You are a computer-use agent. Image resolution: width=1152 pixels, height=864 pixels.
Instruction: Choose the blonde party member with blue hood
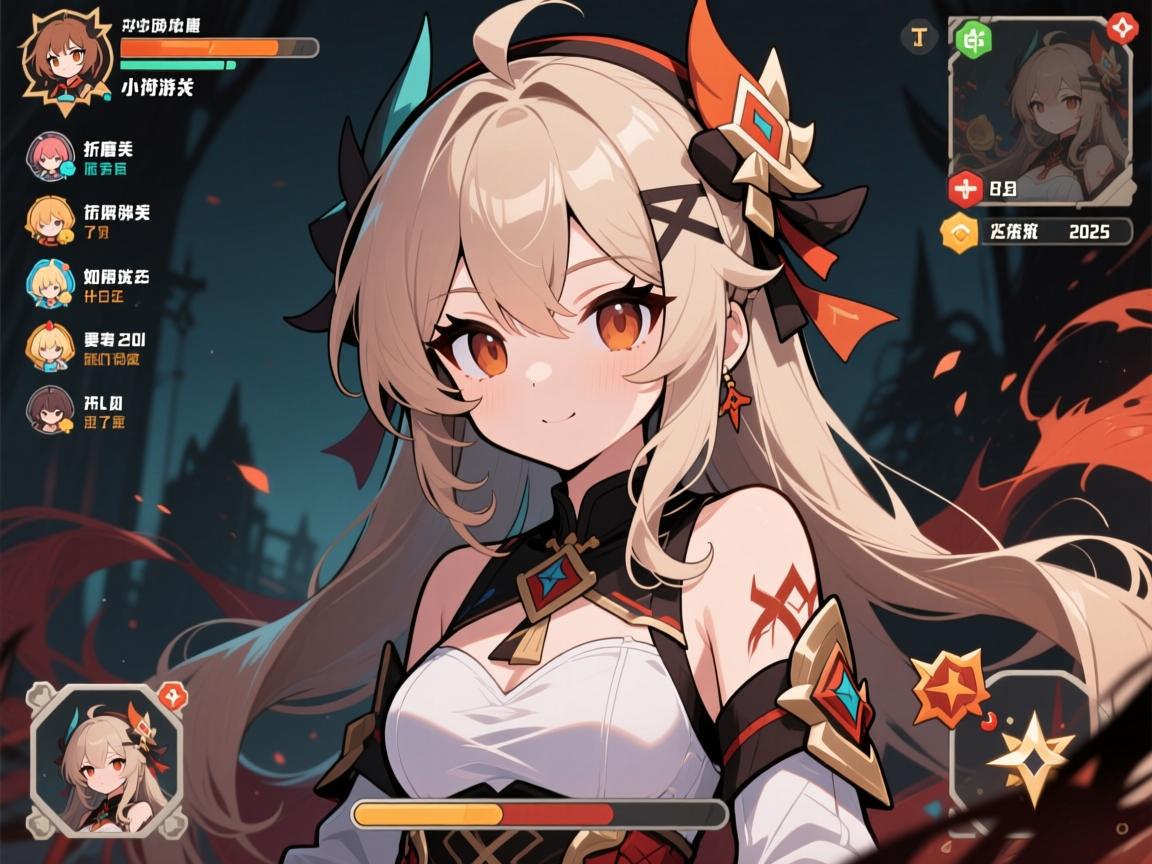pos(49,283)
